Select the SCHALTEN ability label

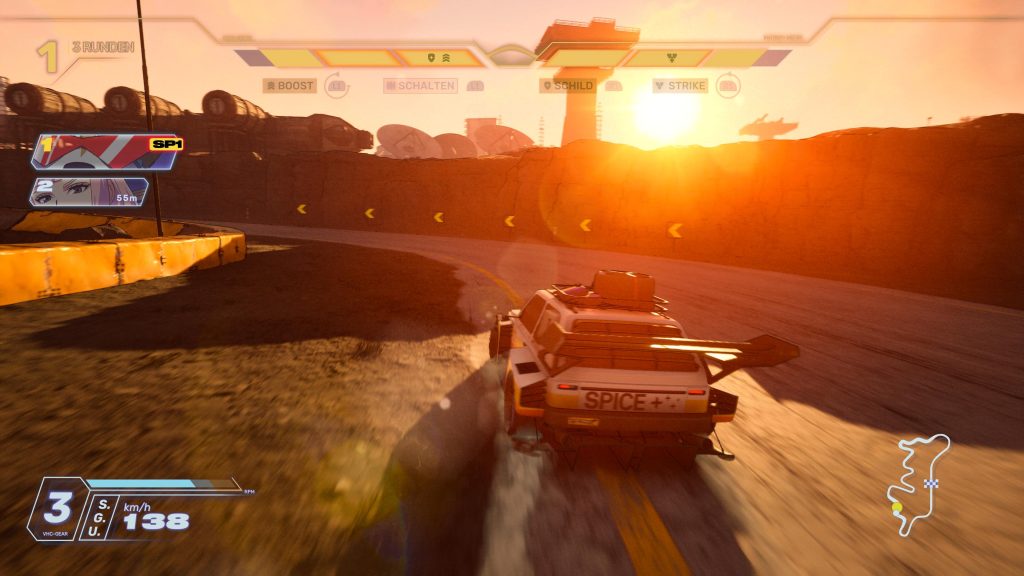420,86
